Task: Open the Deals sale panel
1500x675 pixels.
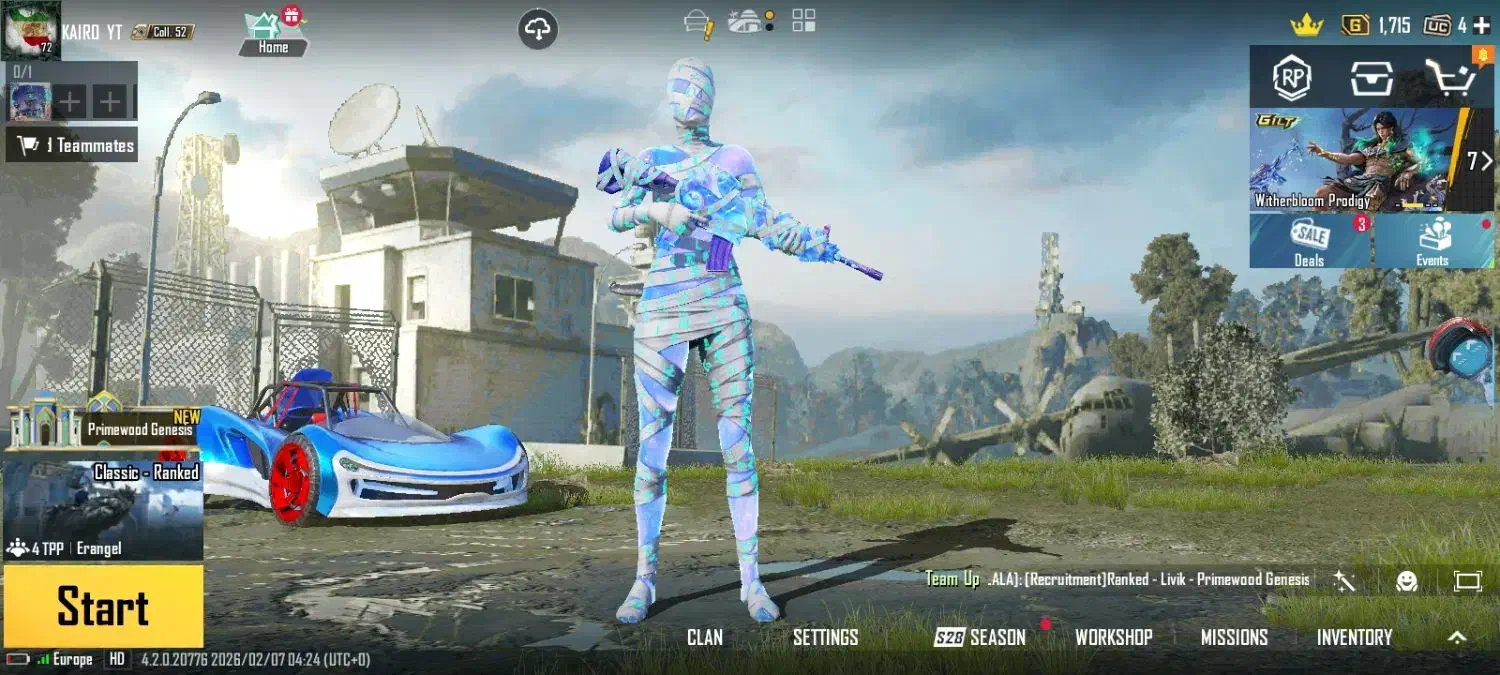Action: click(1309, 242)
